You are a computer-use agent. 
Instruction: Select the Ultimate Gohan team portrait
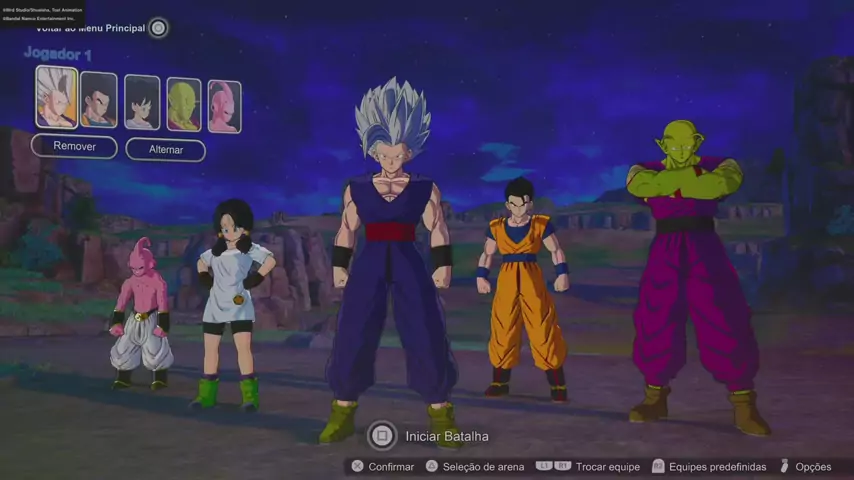[98, 100]
